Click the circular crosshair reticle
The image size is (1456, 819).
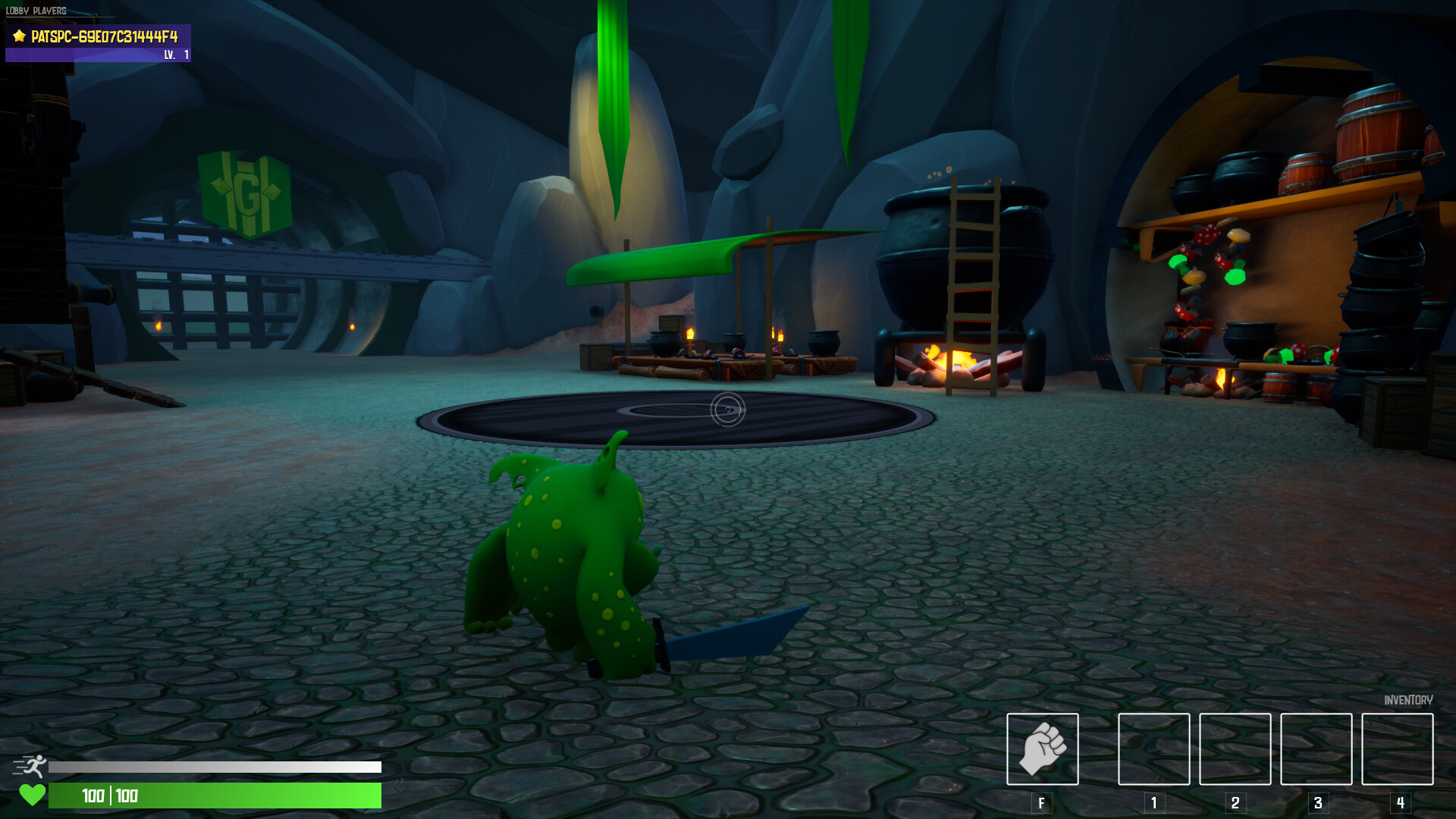pyautogui.click(x=726, y=409)
